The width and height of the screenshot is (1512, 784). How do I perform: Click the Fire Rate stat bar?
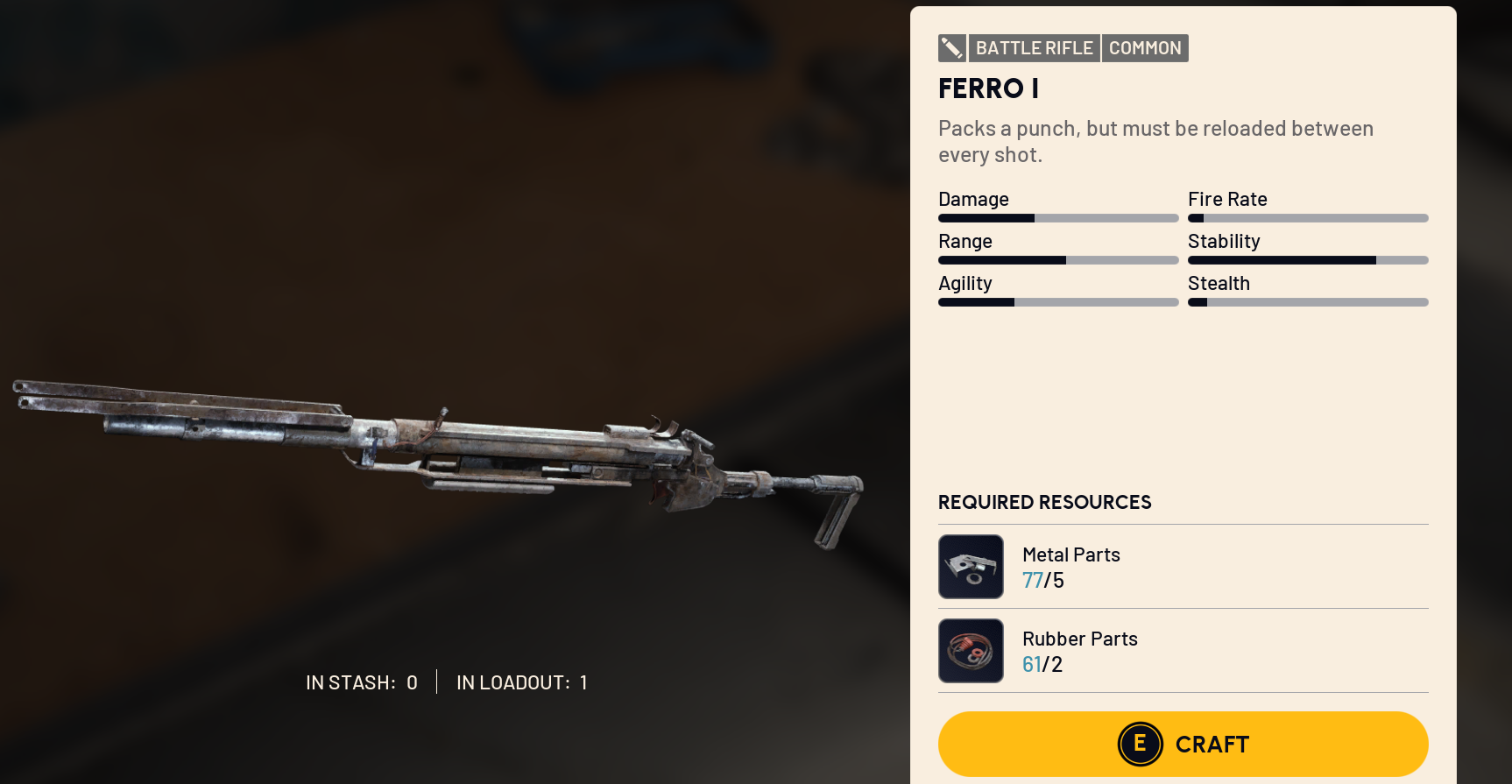tap(1307, 217)
